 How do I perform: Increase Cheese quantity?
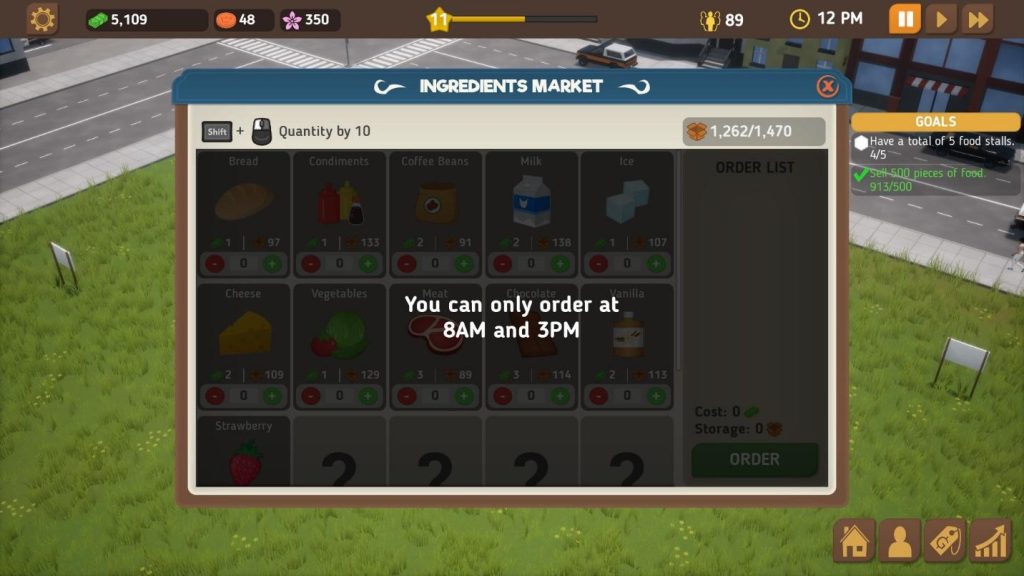coord(272,396)
